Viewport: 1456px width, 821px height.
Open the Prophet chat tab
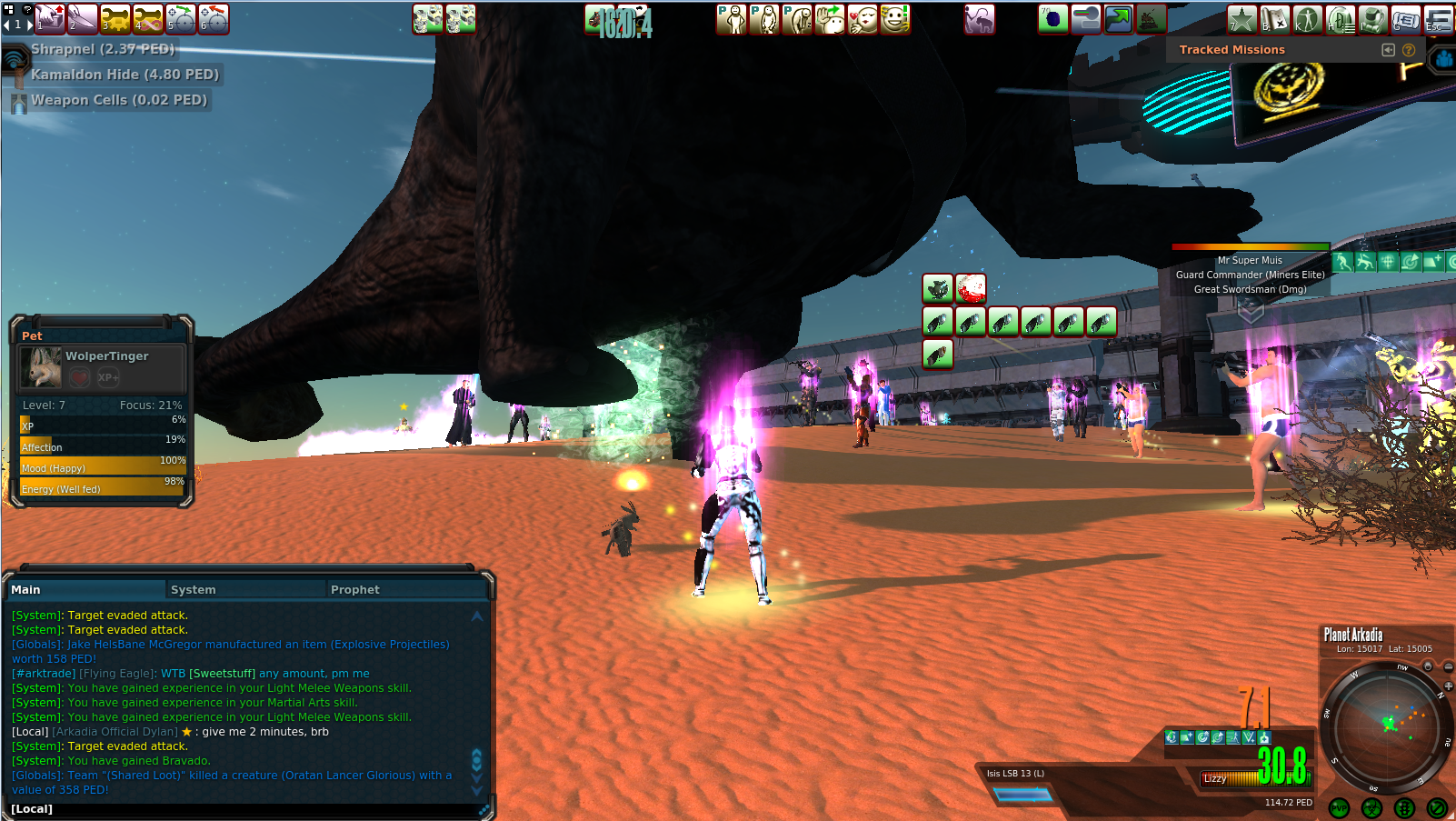pyautogui.click(x=354, y=590)
